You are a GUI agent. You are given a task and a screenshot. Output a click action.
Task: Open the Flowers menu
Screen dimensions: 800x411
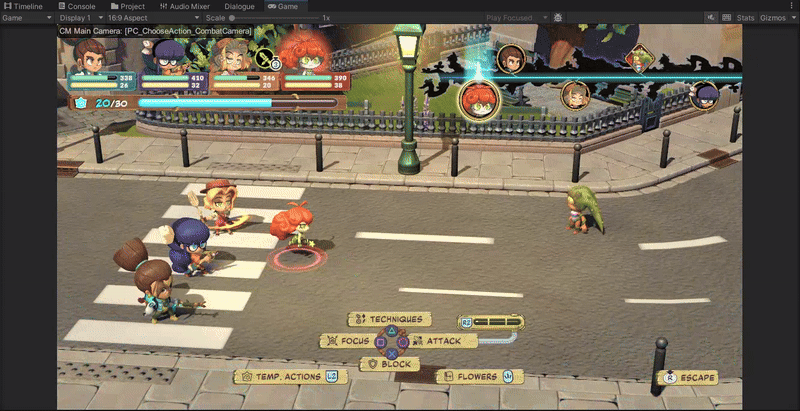tap(479, 377)
